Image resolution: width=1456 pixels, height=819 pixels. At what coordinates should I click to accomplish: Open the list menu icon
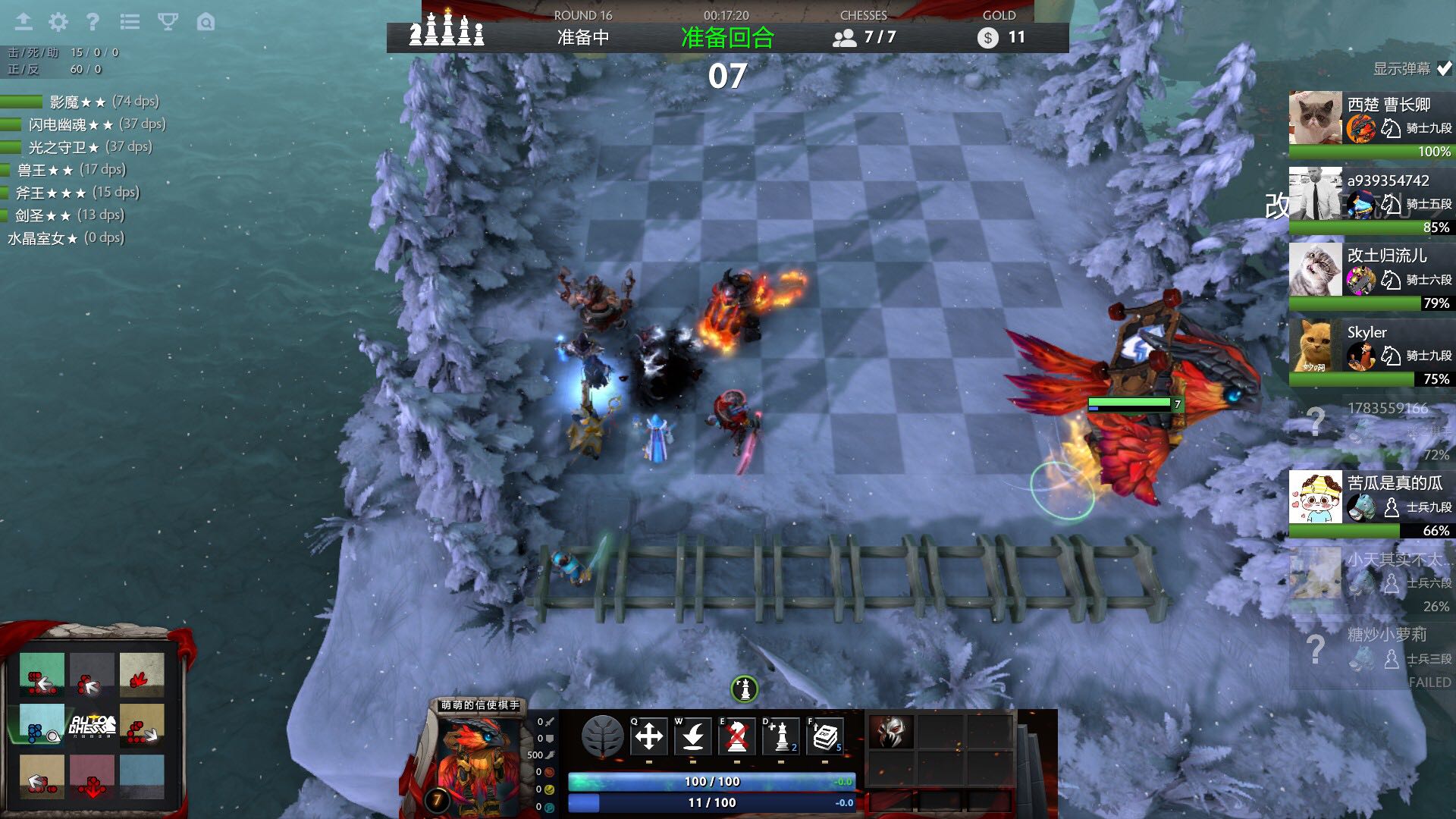130,22
